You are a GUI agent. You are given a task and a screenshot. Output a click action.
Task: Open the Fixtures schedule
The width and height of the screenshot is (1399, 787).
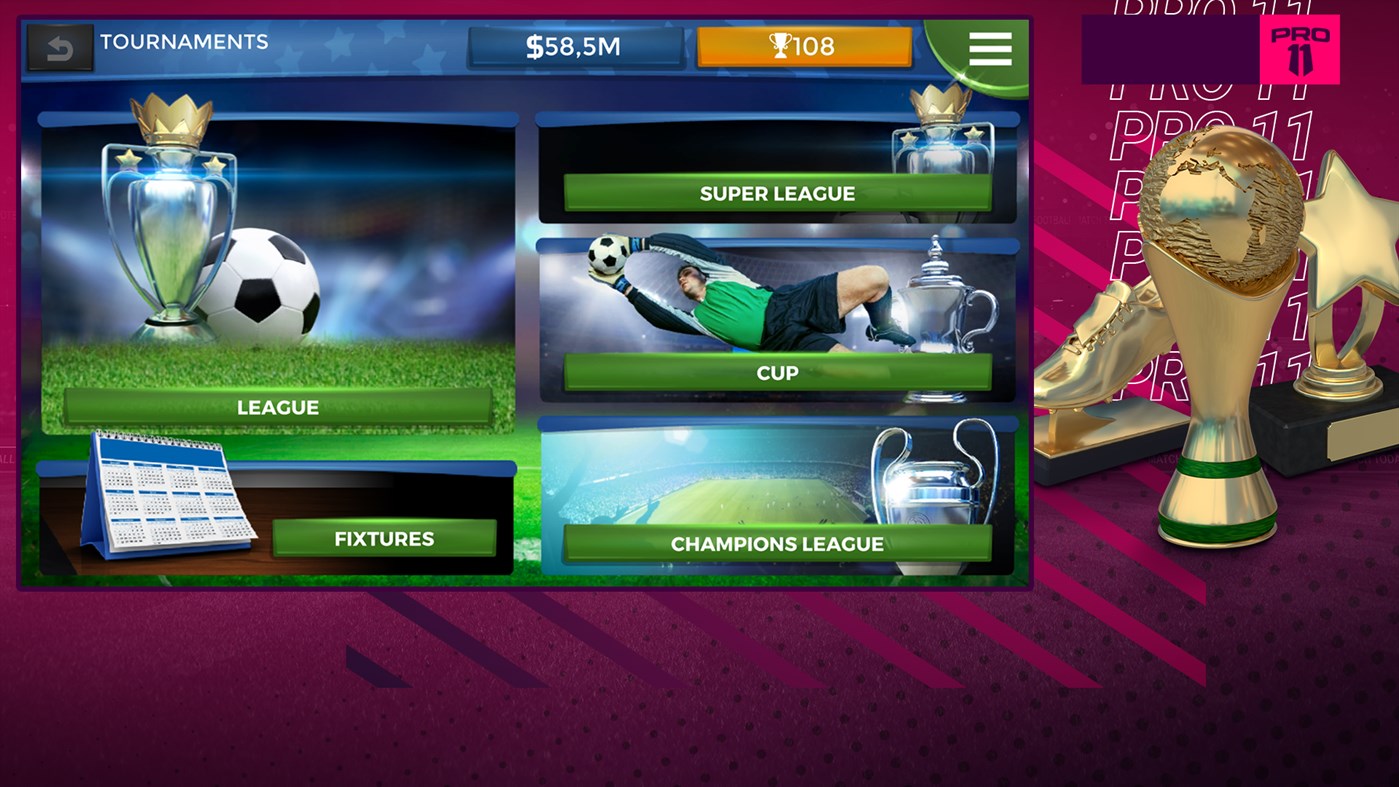coord(383,537)
